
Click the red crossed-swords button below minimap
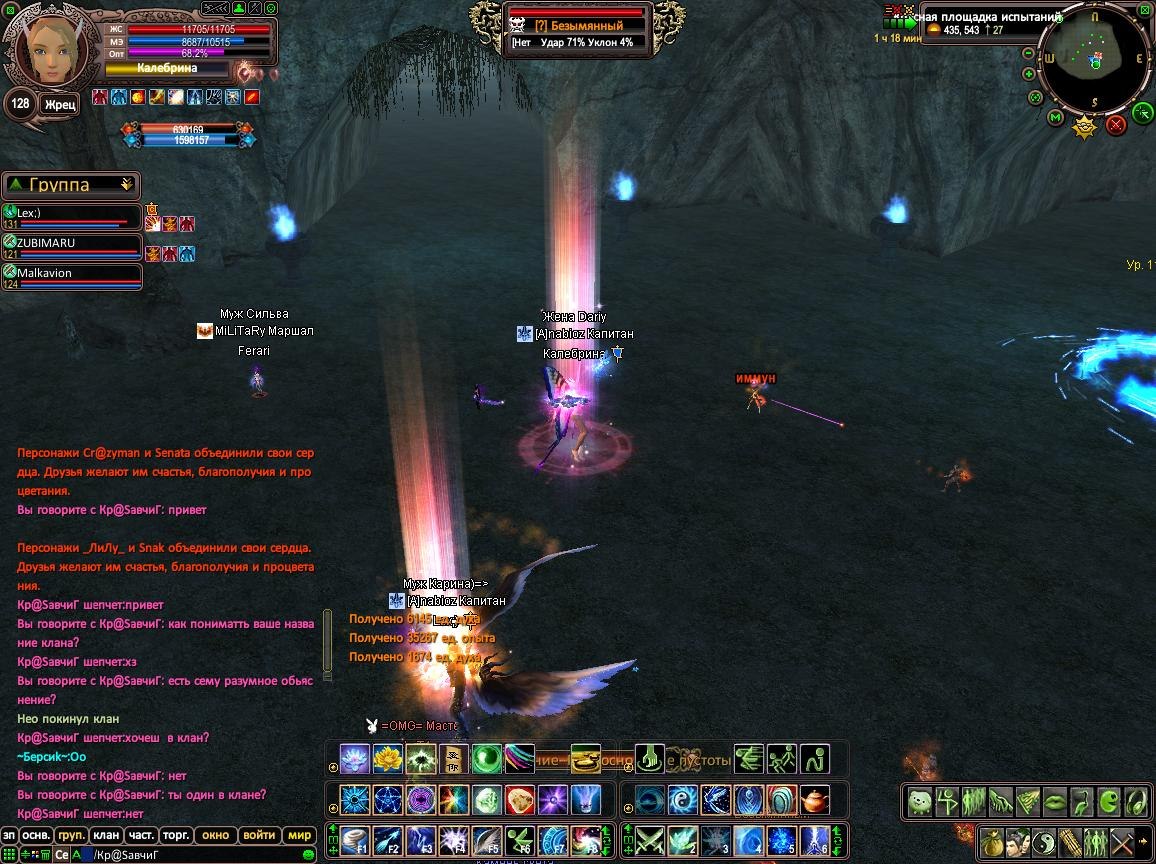[x=1117, y=124]
